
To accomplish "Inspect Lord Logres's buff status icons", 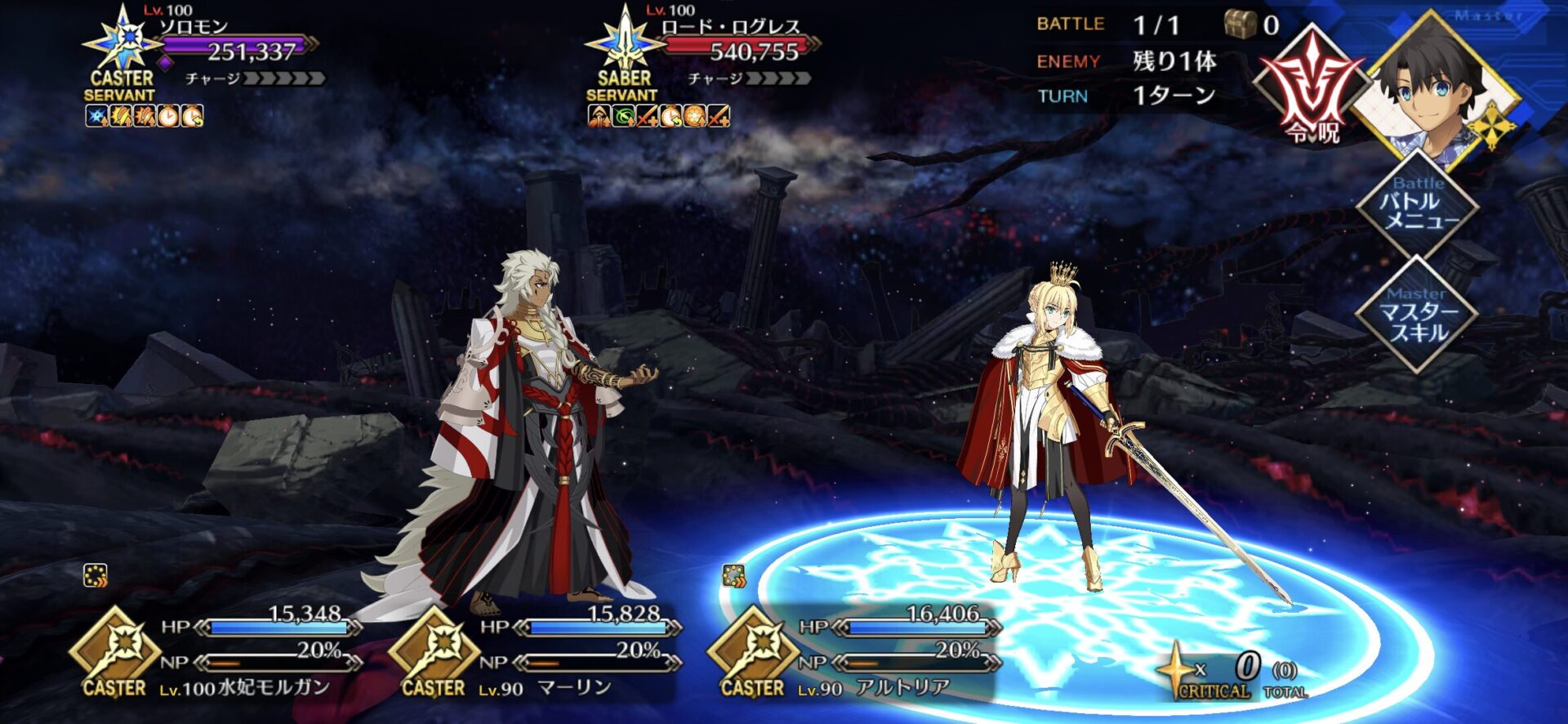I will 658,117.
